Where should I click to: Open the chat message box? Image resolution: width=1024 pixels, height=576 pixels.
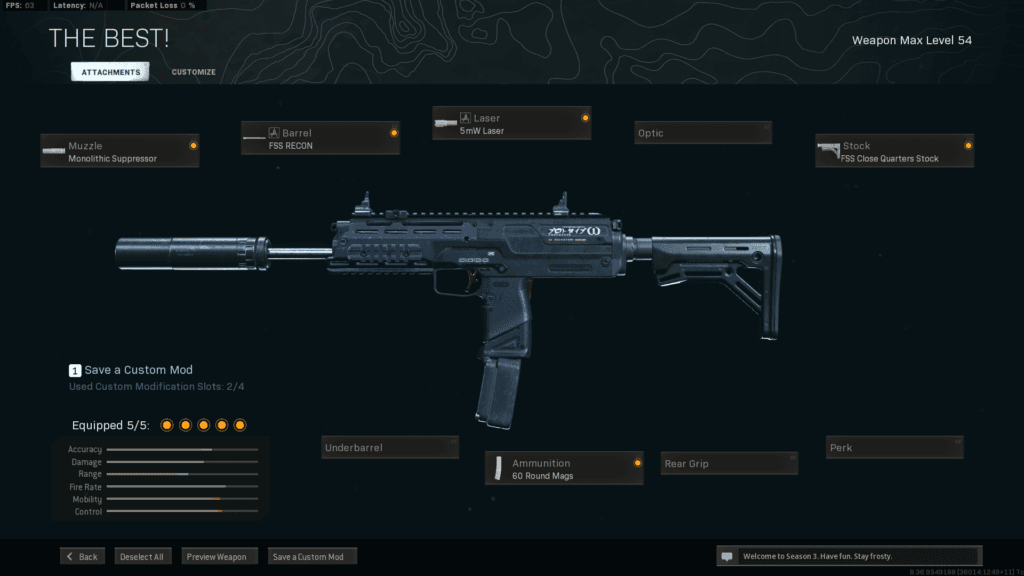(848, 556)
